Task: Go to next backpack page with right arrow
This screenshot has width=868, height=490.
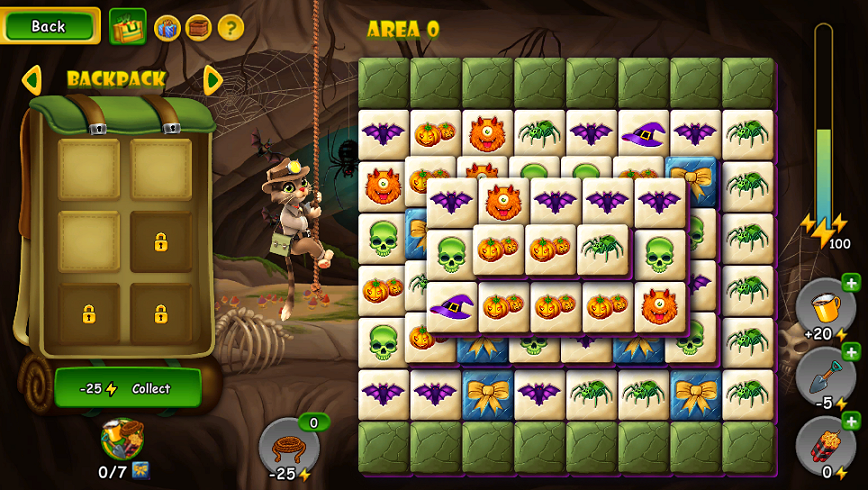Action: click(x=212, y=79)
